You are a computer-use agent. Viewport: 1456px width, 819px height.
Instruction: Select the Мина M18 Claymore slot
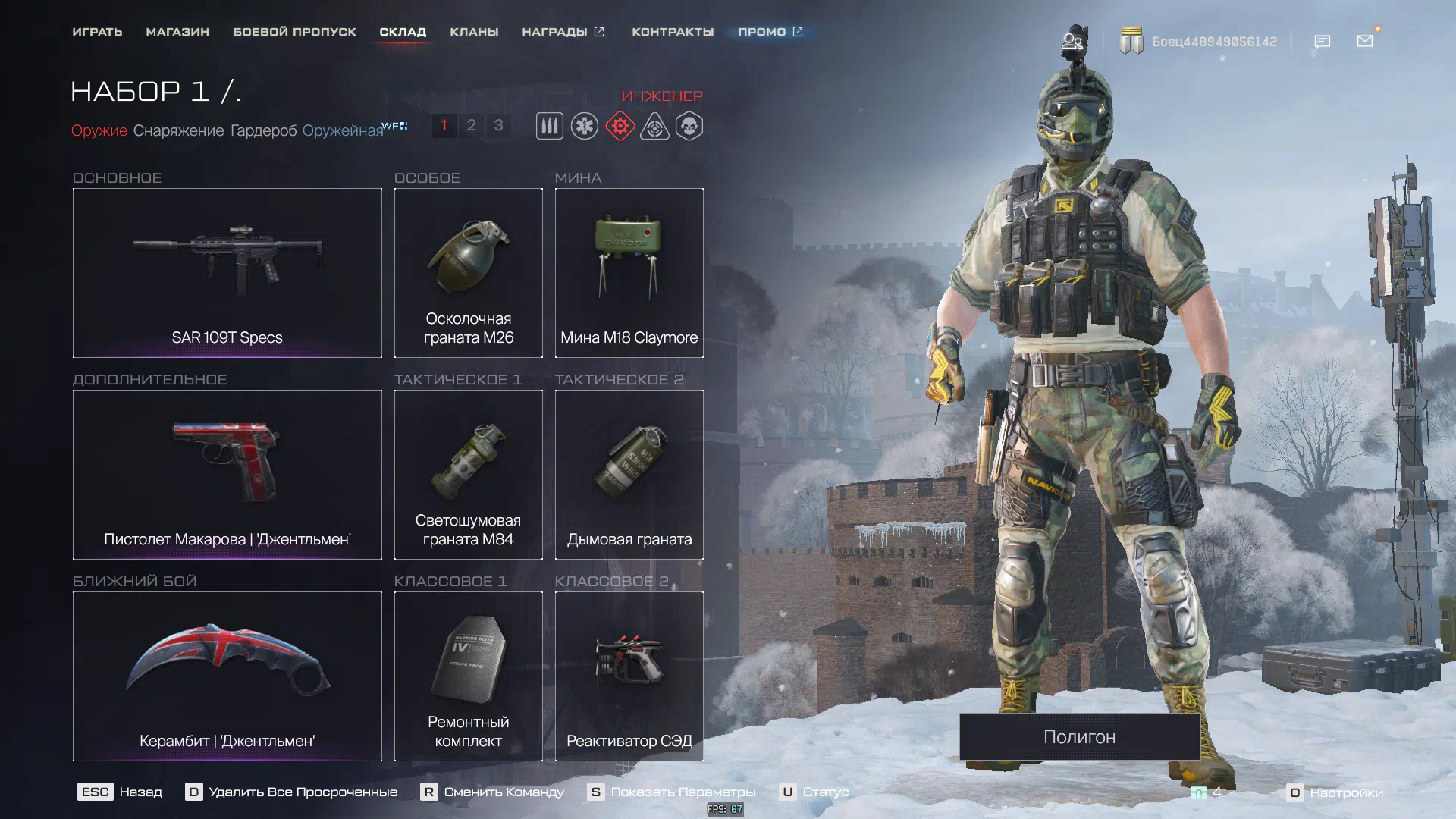[x=629, y=272]
